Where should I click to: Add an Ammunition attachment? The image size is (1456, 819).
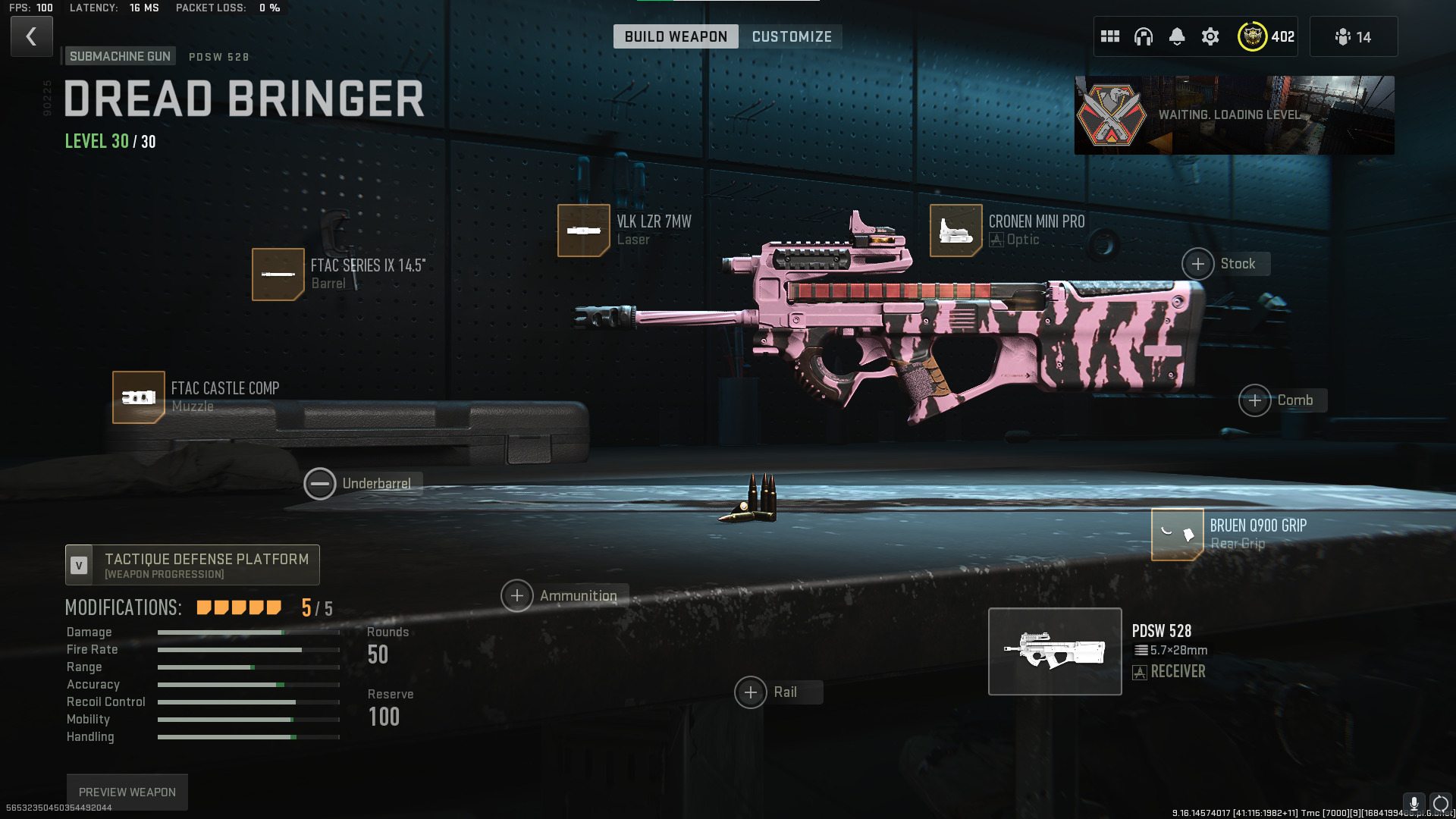517,596
